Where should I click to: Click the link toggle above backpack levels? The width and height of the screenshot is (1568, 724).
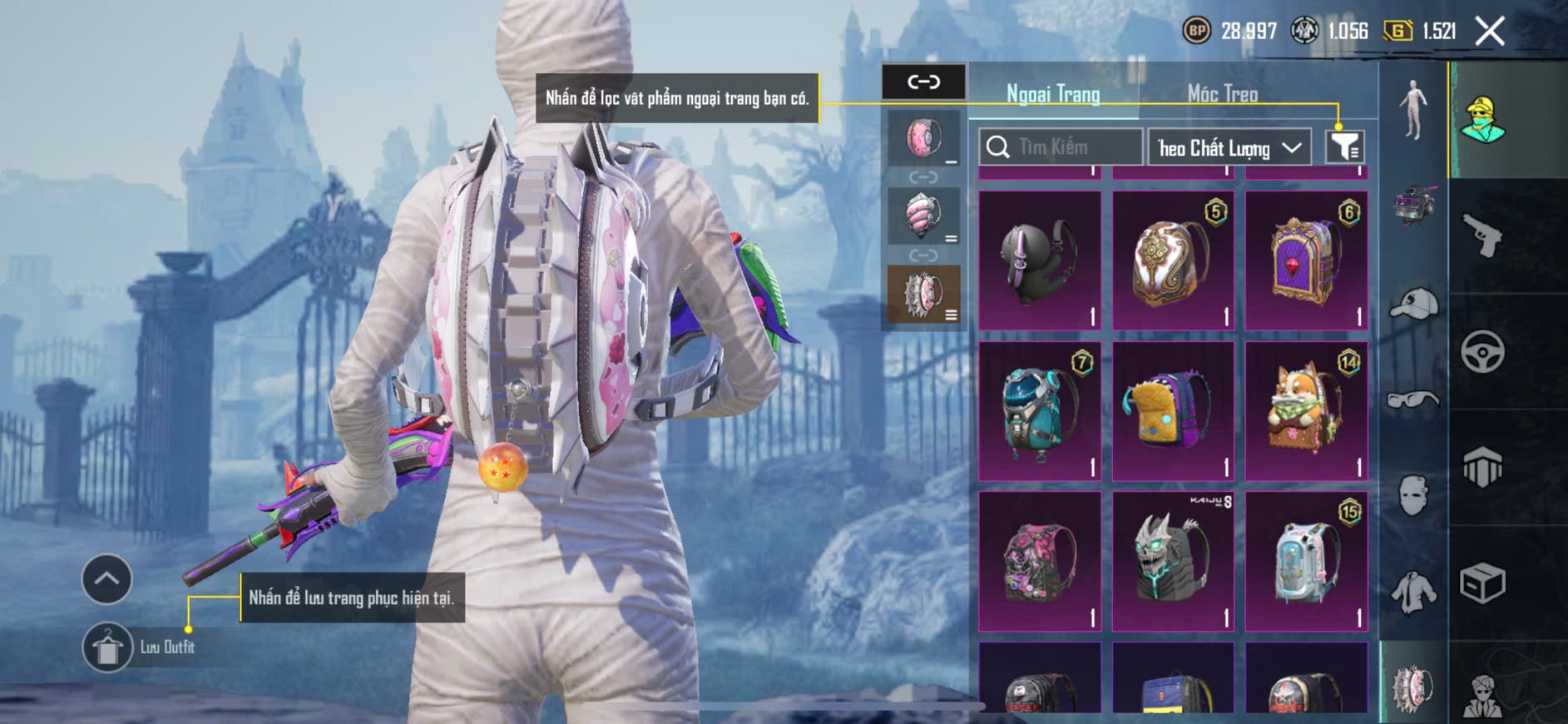pyautogui.click(x=923, y=82)
